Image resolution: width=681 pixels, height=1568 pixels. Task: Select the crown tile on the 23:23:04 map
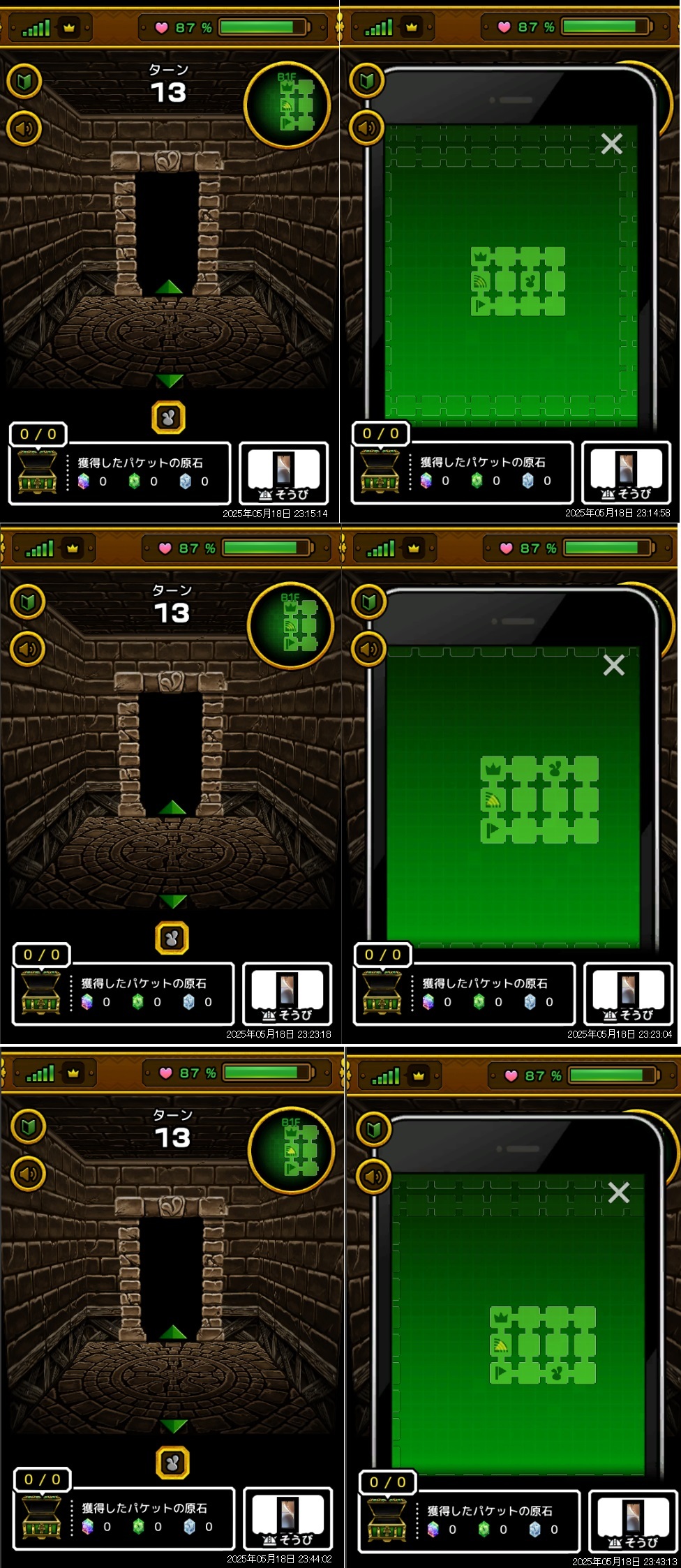(493, 769)
